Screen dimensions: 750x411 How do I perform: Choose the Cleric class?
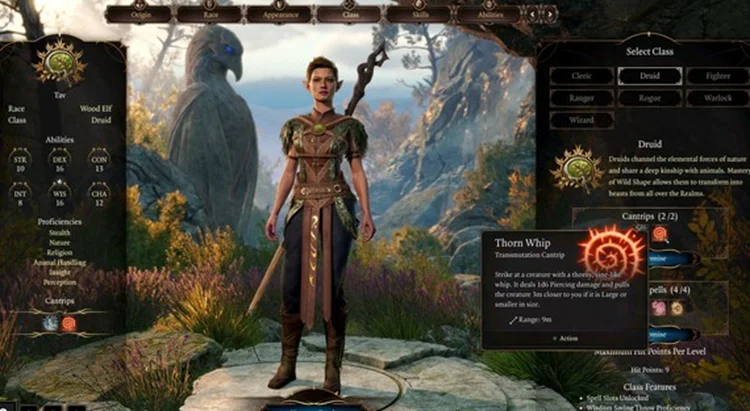(581, 76)
